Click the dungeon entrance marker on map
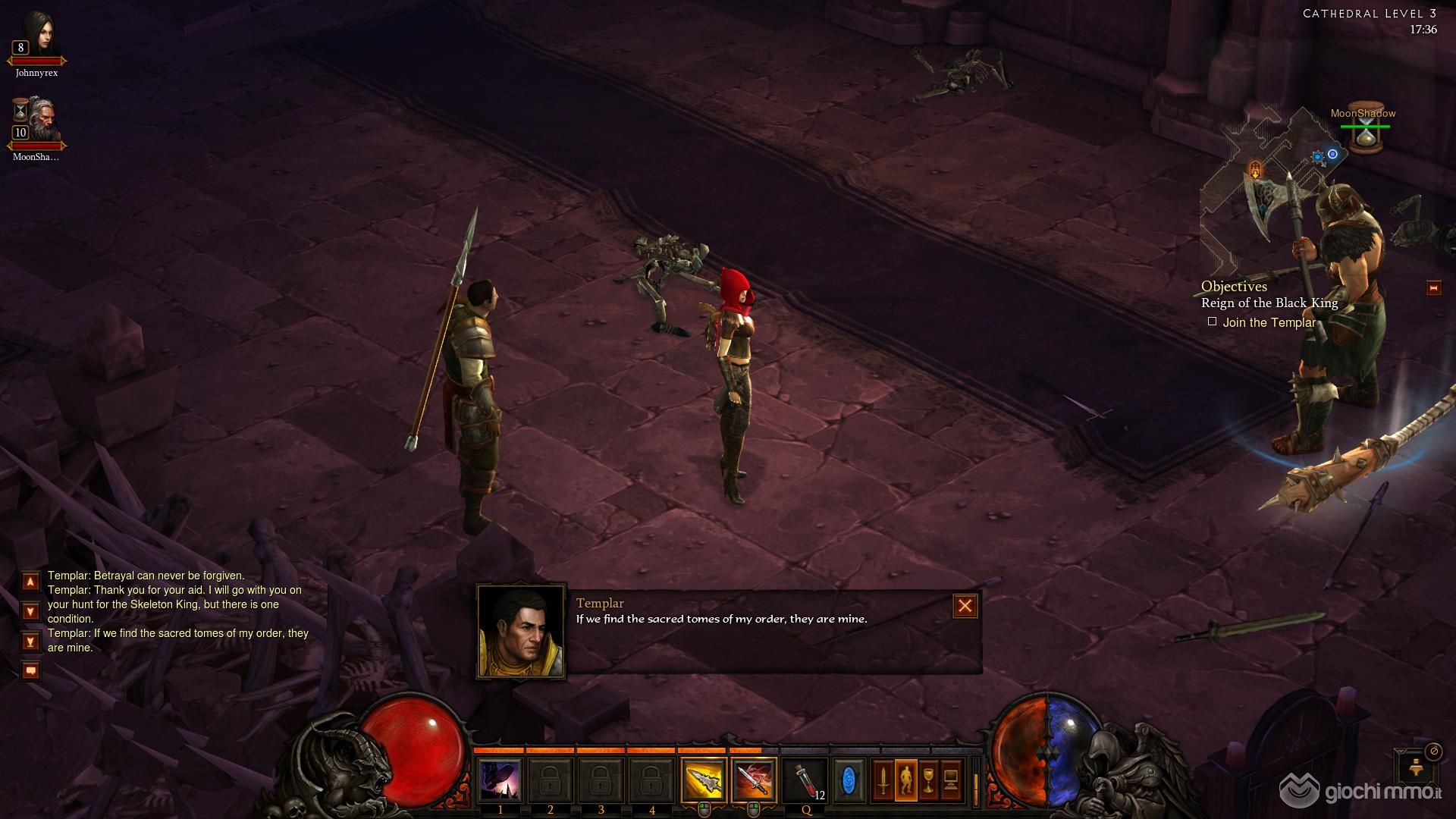Screen dimensions: 1456x819 click(x=1255, y=169)
